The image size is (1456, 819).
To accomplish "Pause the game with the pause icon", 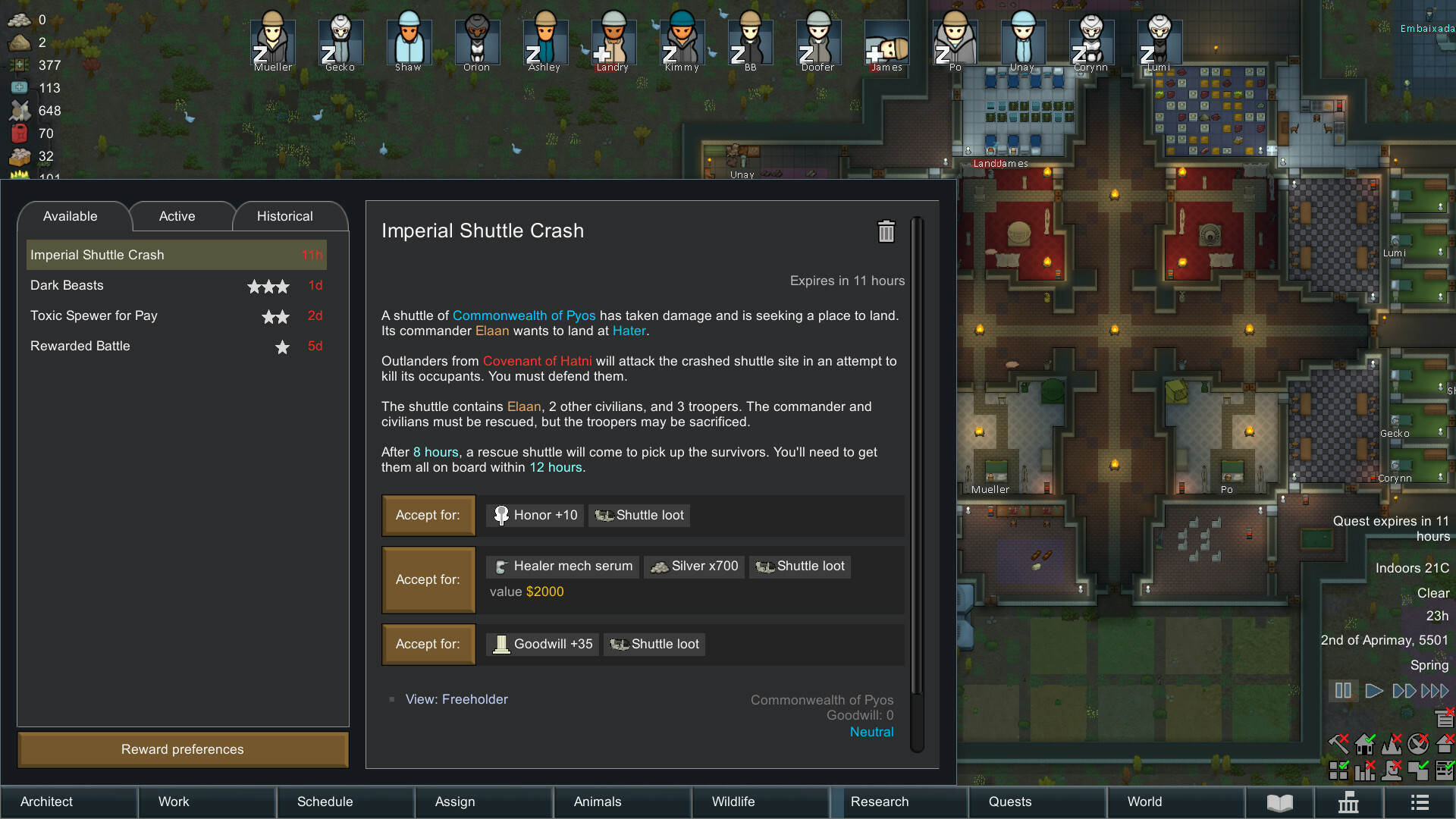I will [x=1343, y=691].
